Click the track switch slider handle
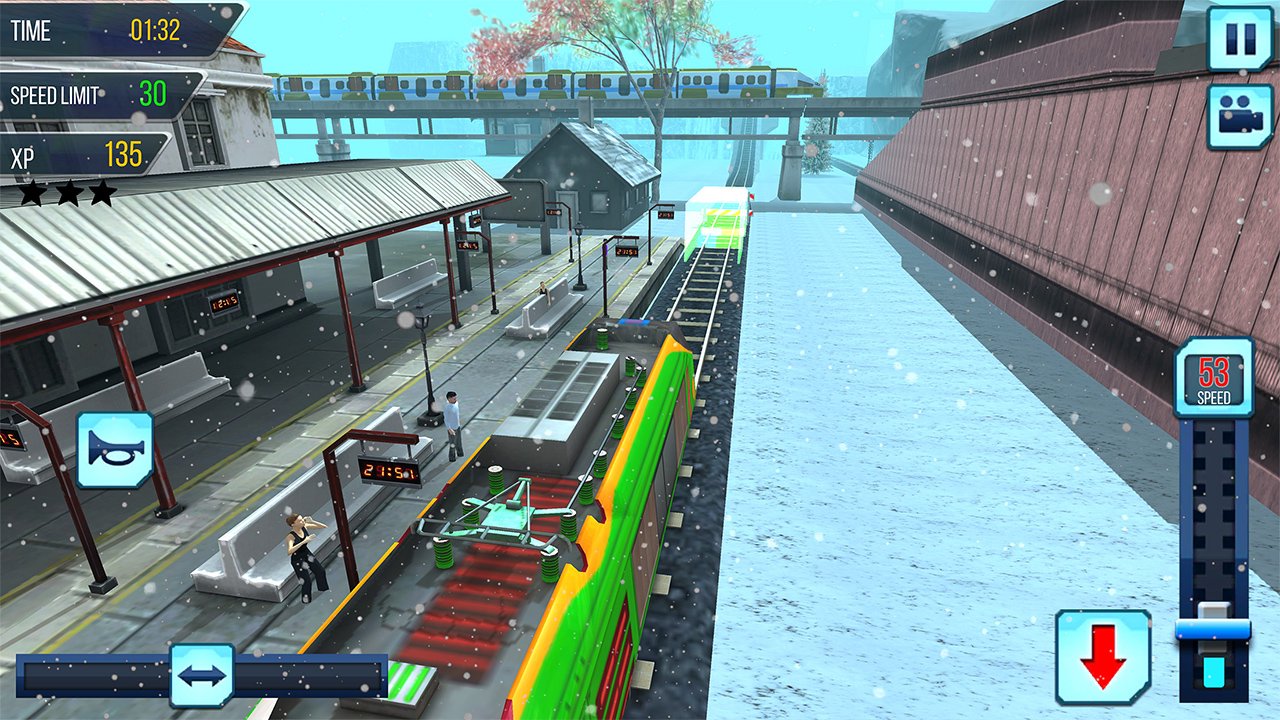The height and width of the screenshot is (720, 1280). pyautogui.click(x=202, y=675)
